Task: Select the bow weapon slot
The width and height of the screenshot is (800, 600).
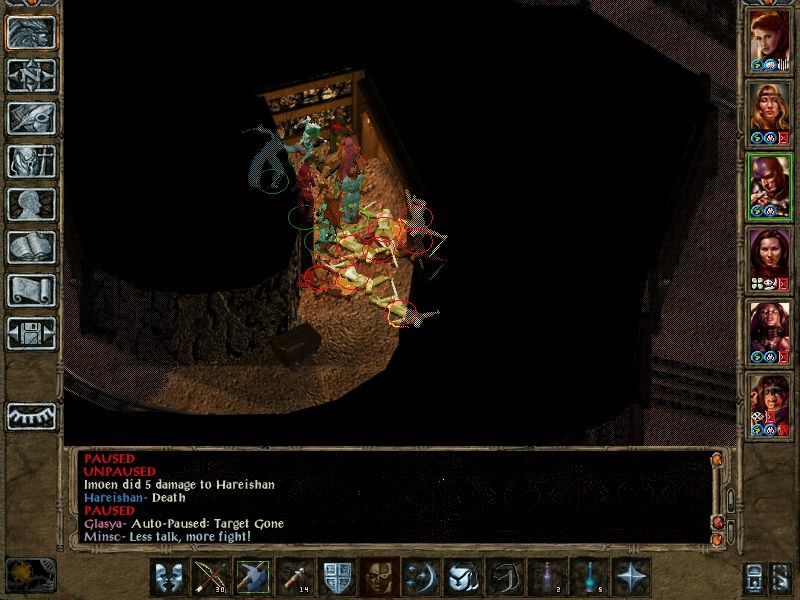Action: (x=210, y=577)
